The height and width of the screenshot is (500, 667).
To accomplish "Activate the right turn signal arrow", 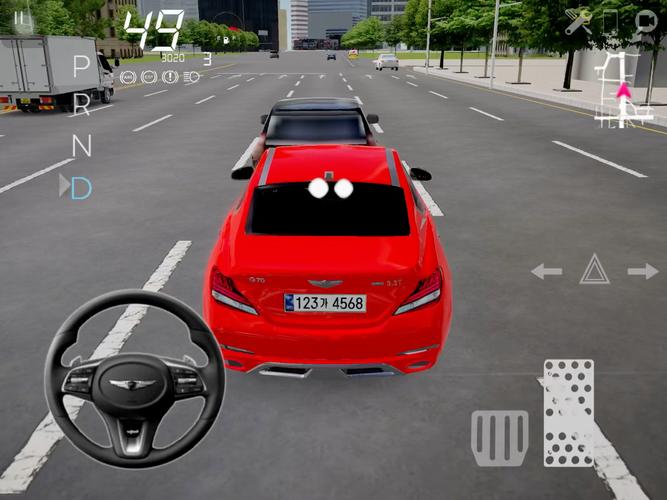I will (643, 271).
